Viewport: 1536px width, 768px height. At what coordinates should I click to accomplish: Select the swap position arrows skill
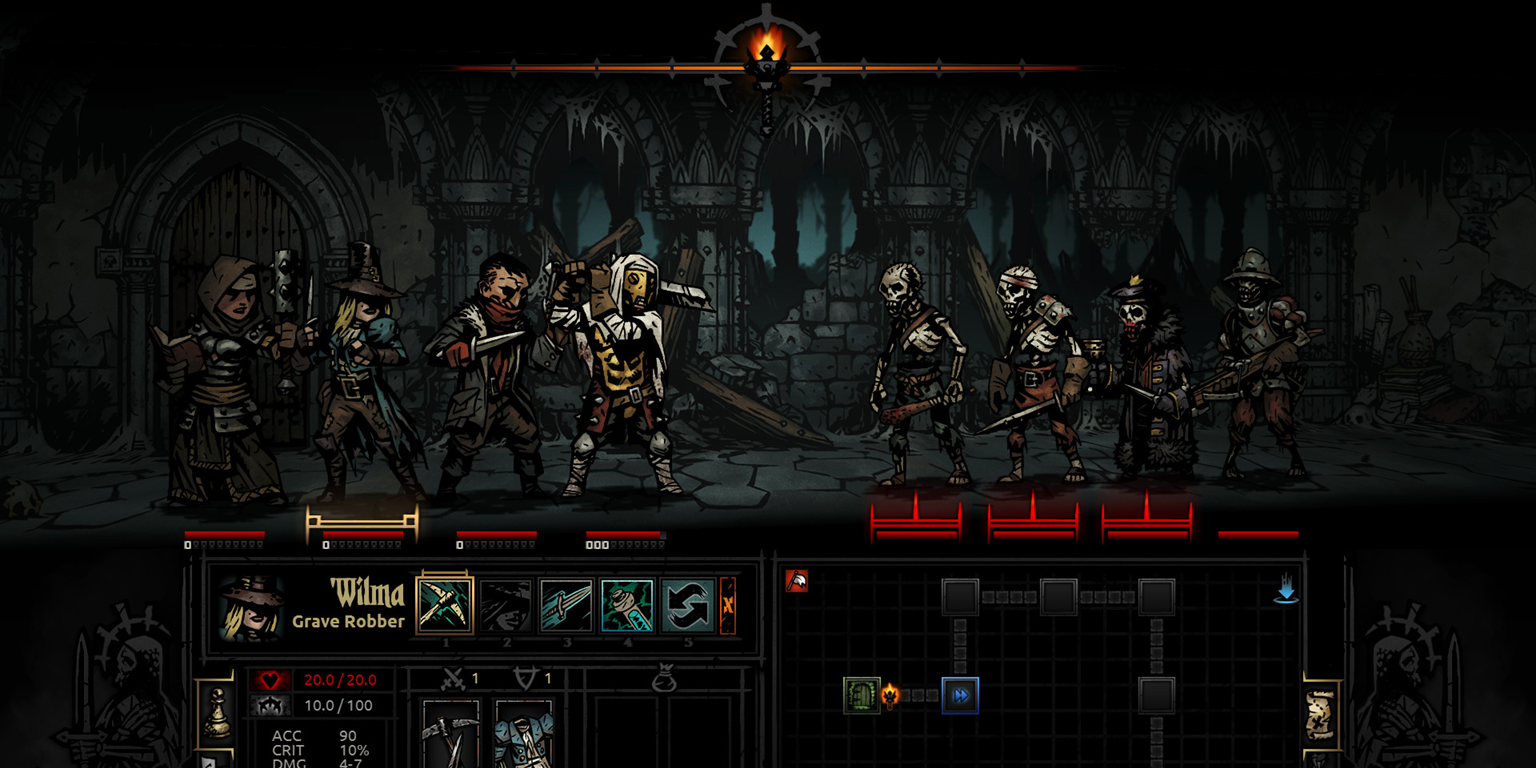(x=688, y=606)
